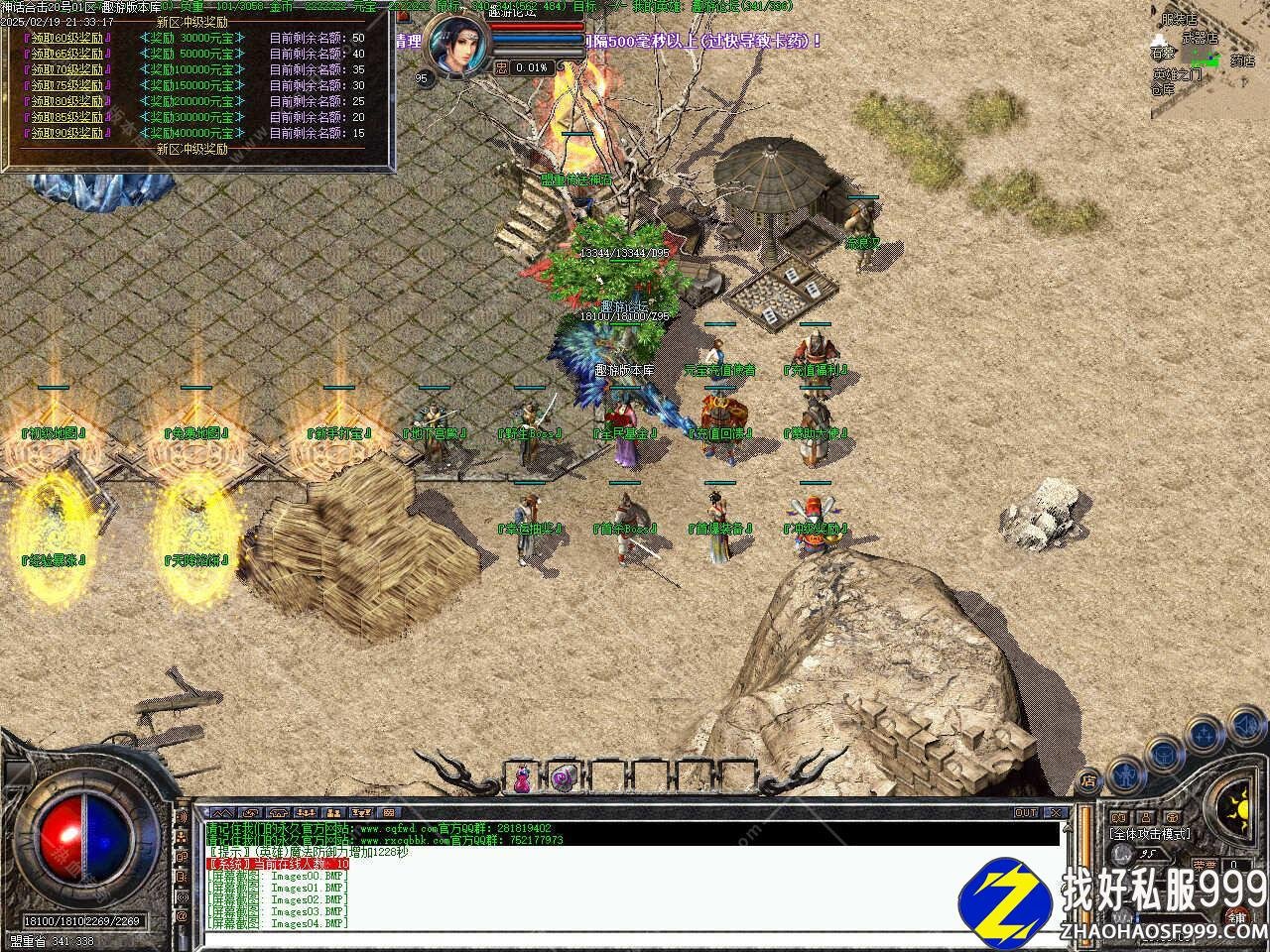The height and width of the screenshot is (952, 1270).
Task: Claim the level 75 reward (领取75级奖励)
Action: click(x=71, y=85)
